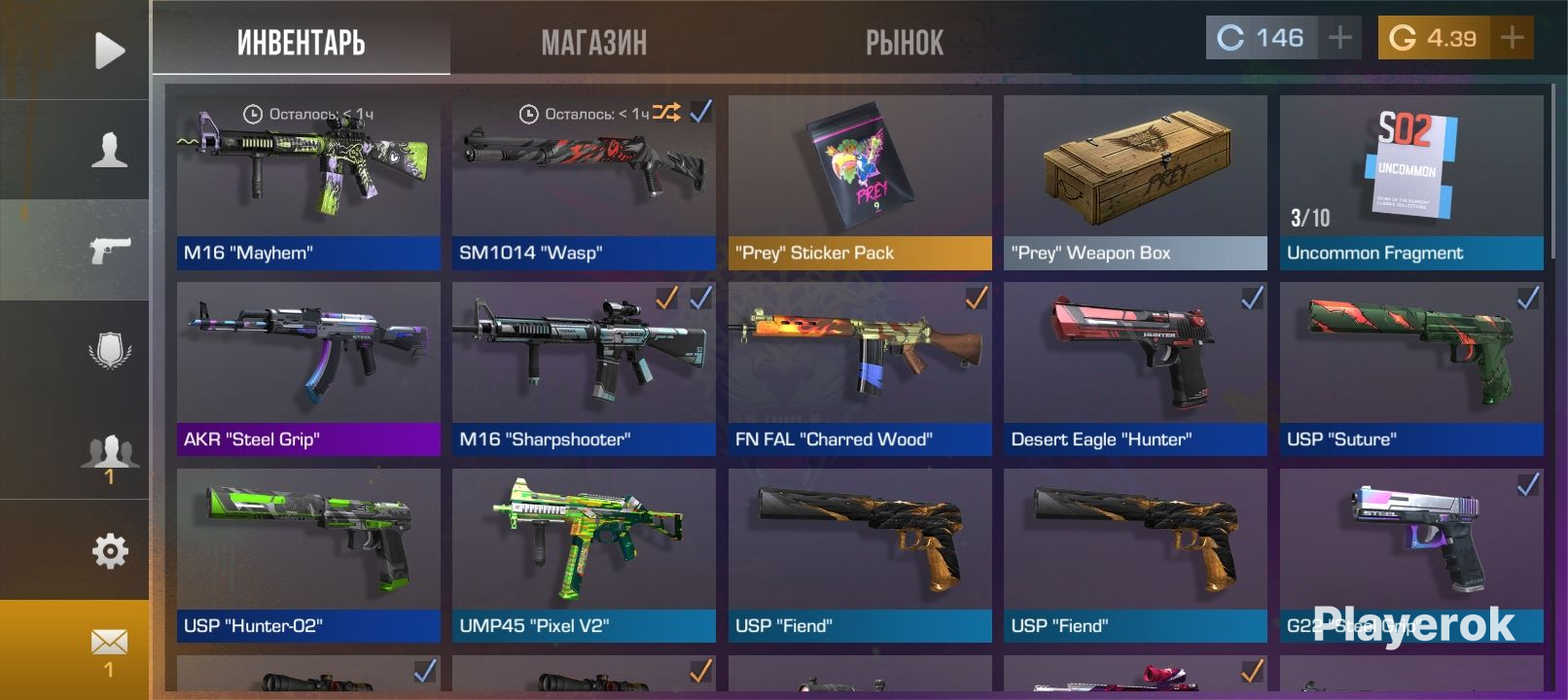
Task: Click the Uncommon Fragment item
Action: (1411, 182)
